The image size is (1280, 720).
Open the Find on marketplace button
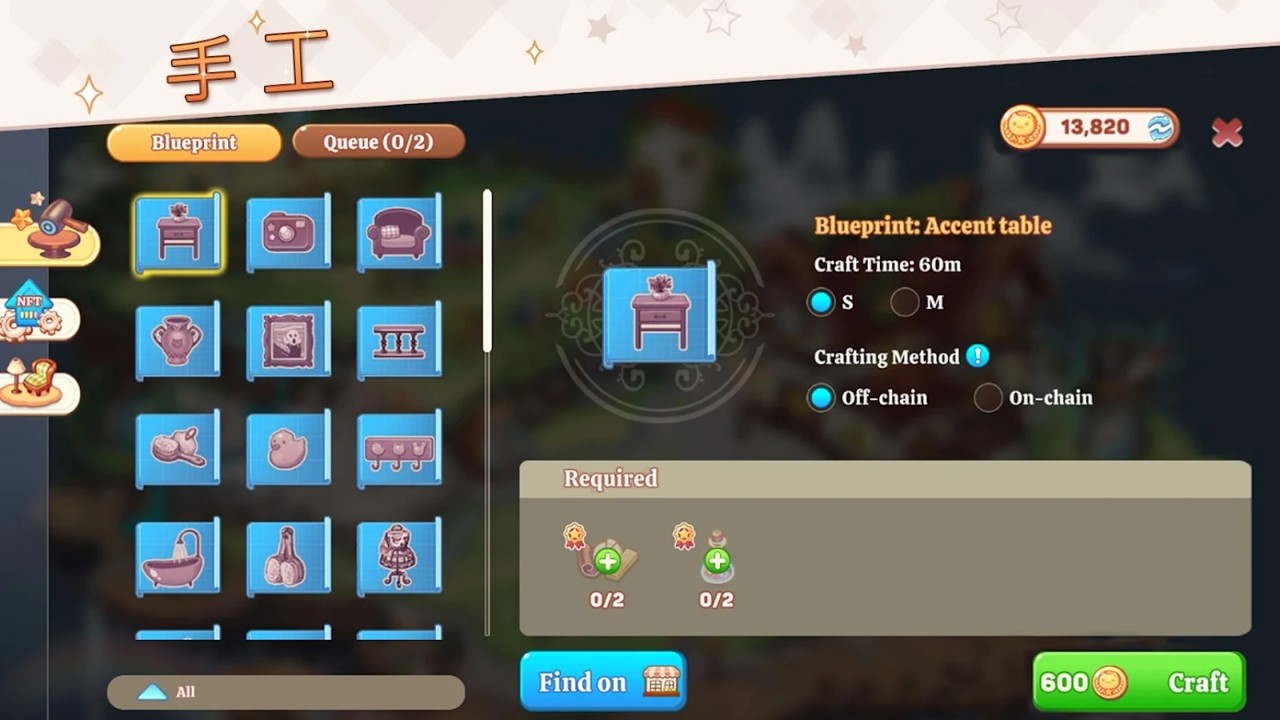pos(603,682)
